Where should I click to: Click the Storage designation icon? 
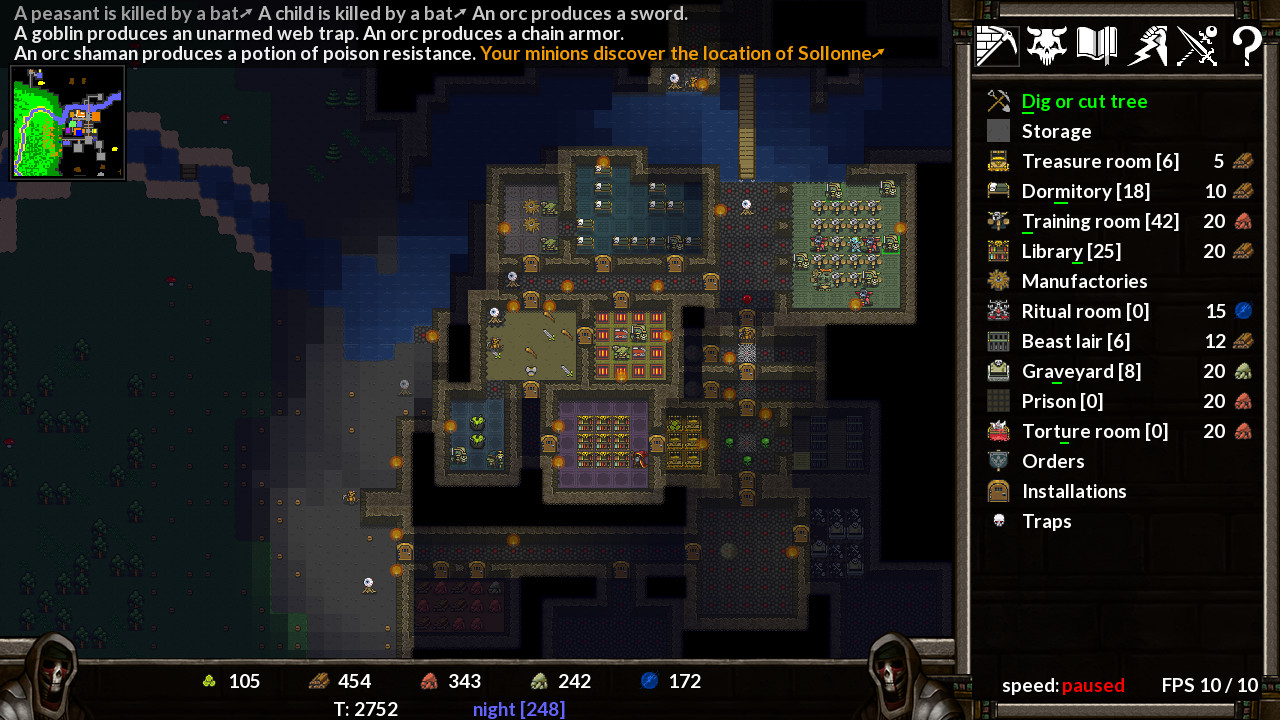pos(997,130)
